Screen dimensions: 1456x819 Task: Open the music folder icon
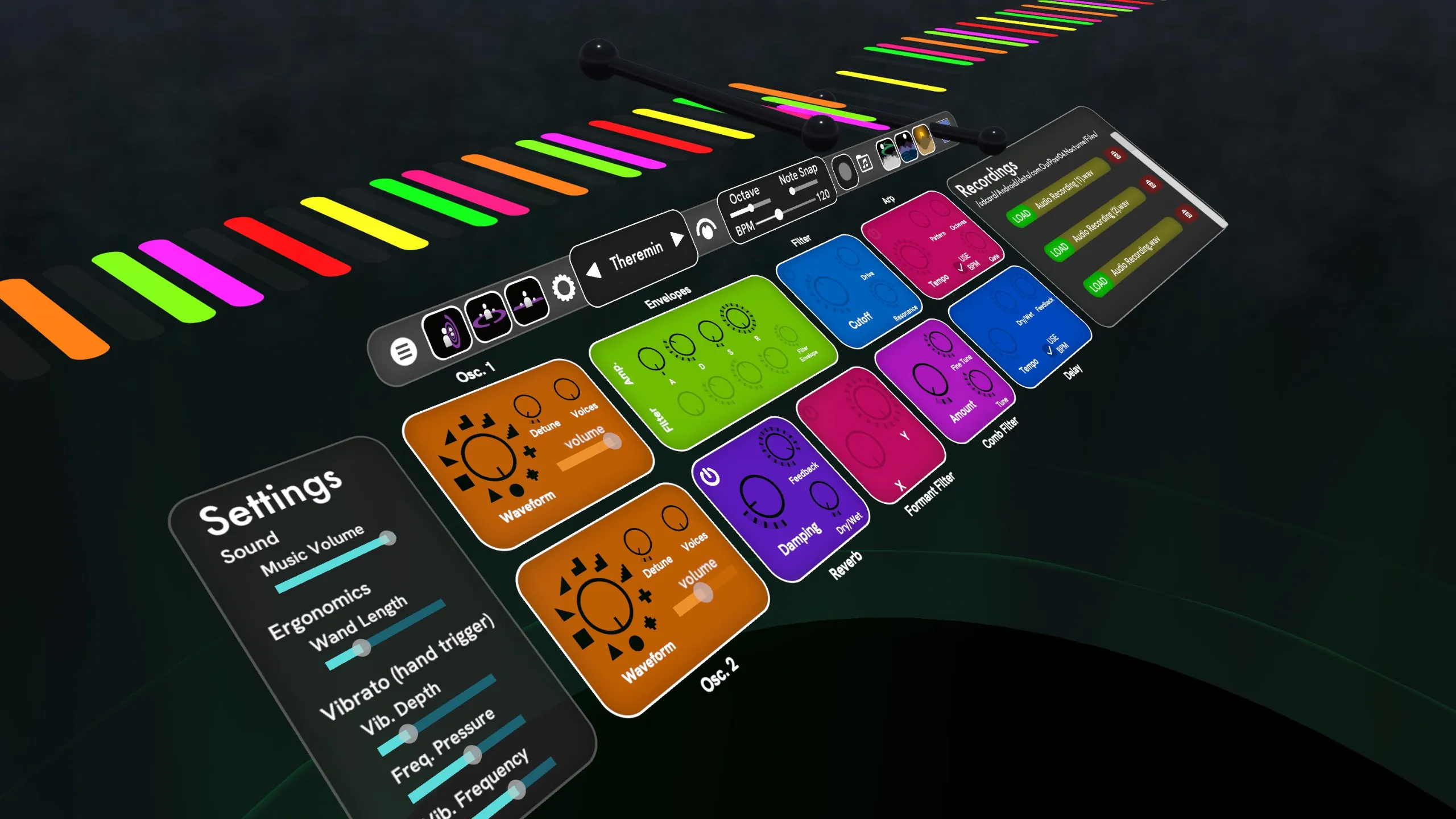point(864,163)
